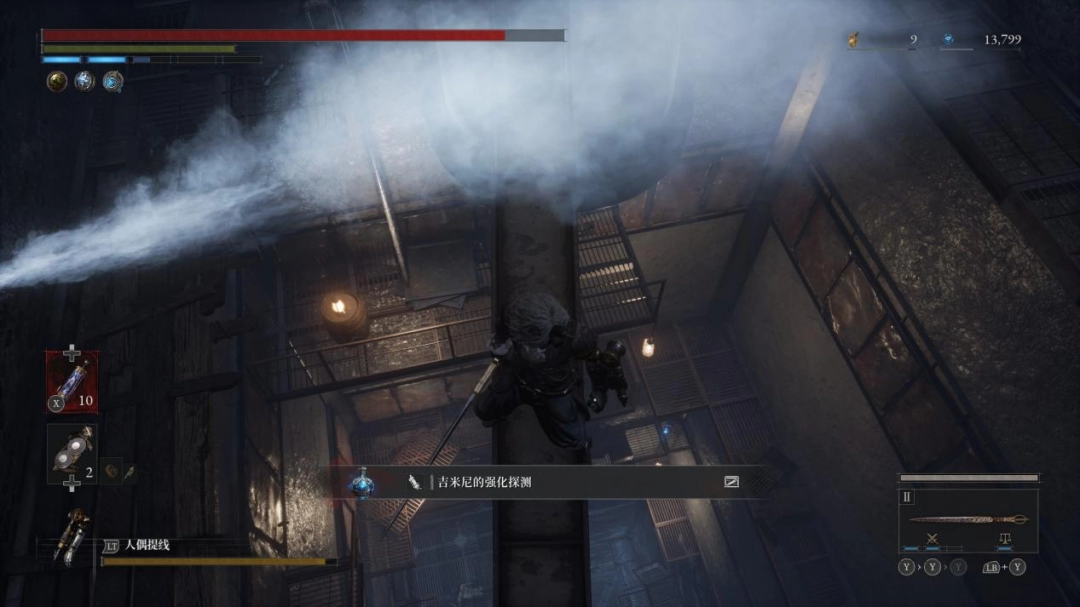Image resolution: width=1080 pixels, height=607 pixels.
Task: Click the white crystal buff status icon
Action: click(85, 82)
